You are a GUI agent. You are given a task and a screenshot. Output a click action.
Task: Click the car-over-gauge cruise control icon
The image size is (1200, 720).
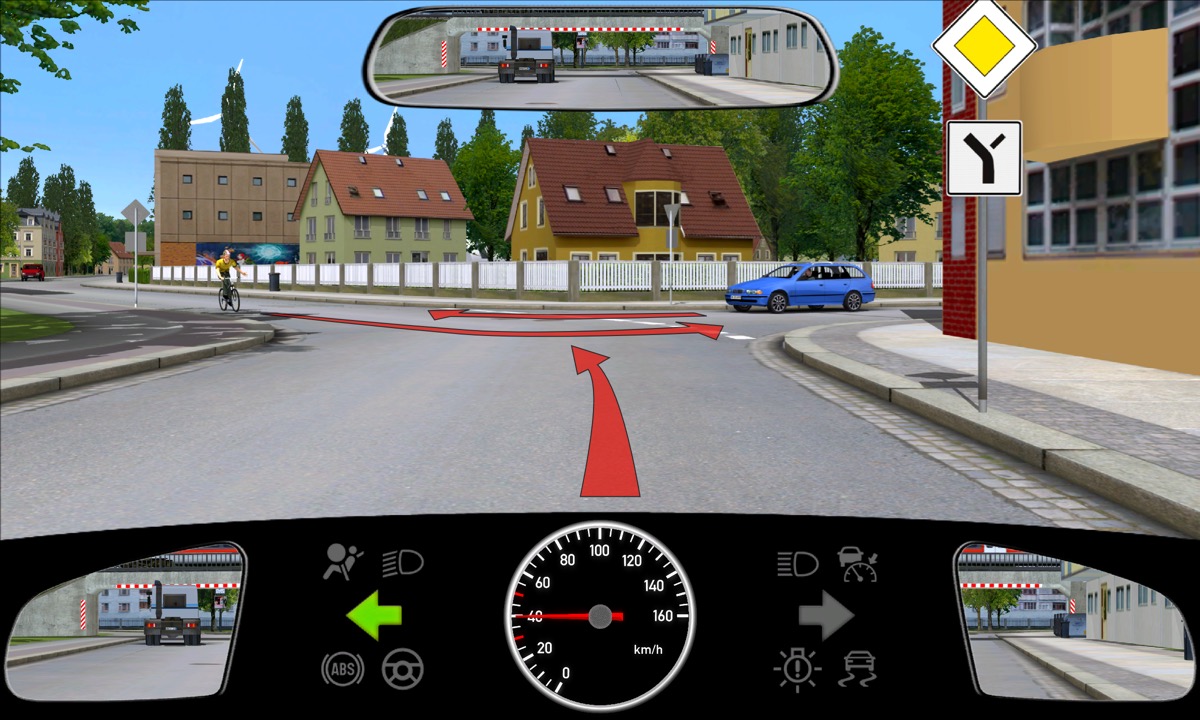[x=858, y=563]
